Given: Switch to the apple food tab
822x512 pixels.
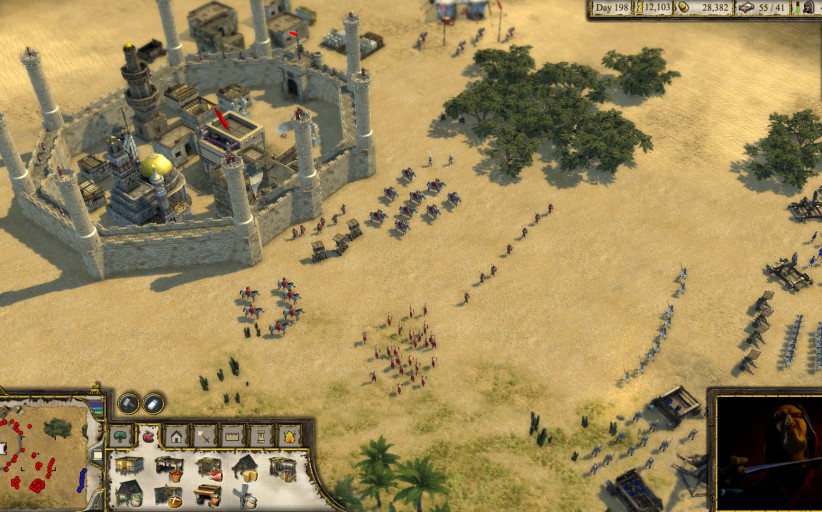Looking at the screenshot, I should (x=149, y=436).
